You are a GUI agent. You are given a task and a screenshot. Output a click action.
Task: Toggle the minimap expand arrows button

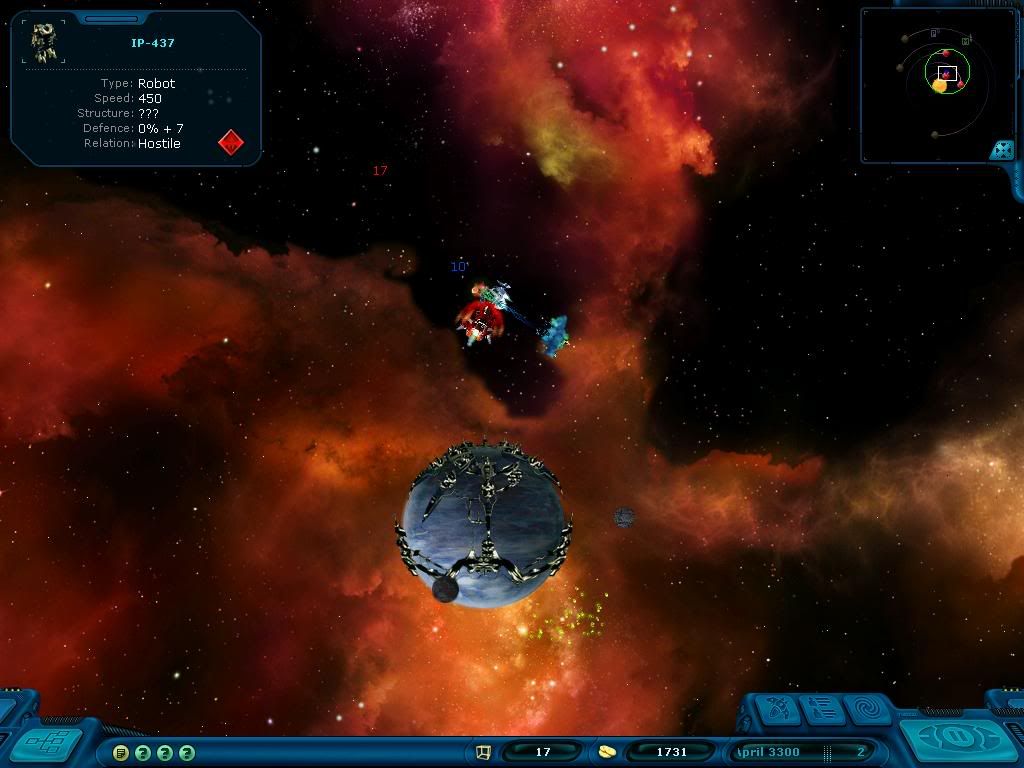tap(1000, 150)
